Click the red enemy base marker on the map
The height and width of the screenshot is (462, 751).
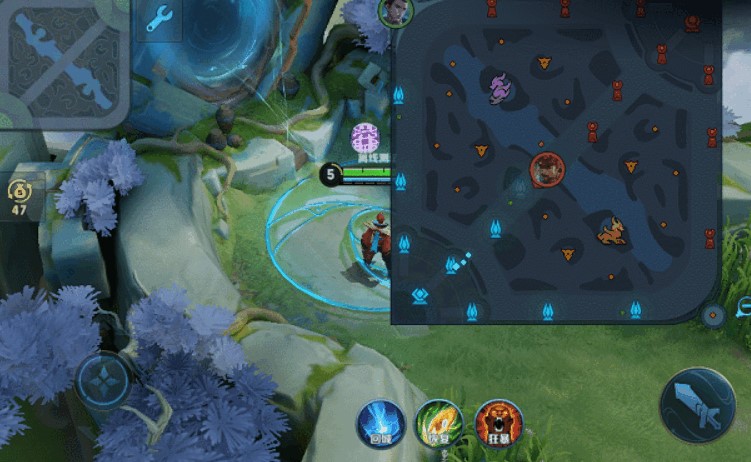(692, 22)
